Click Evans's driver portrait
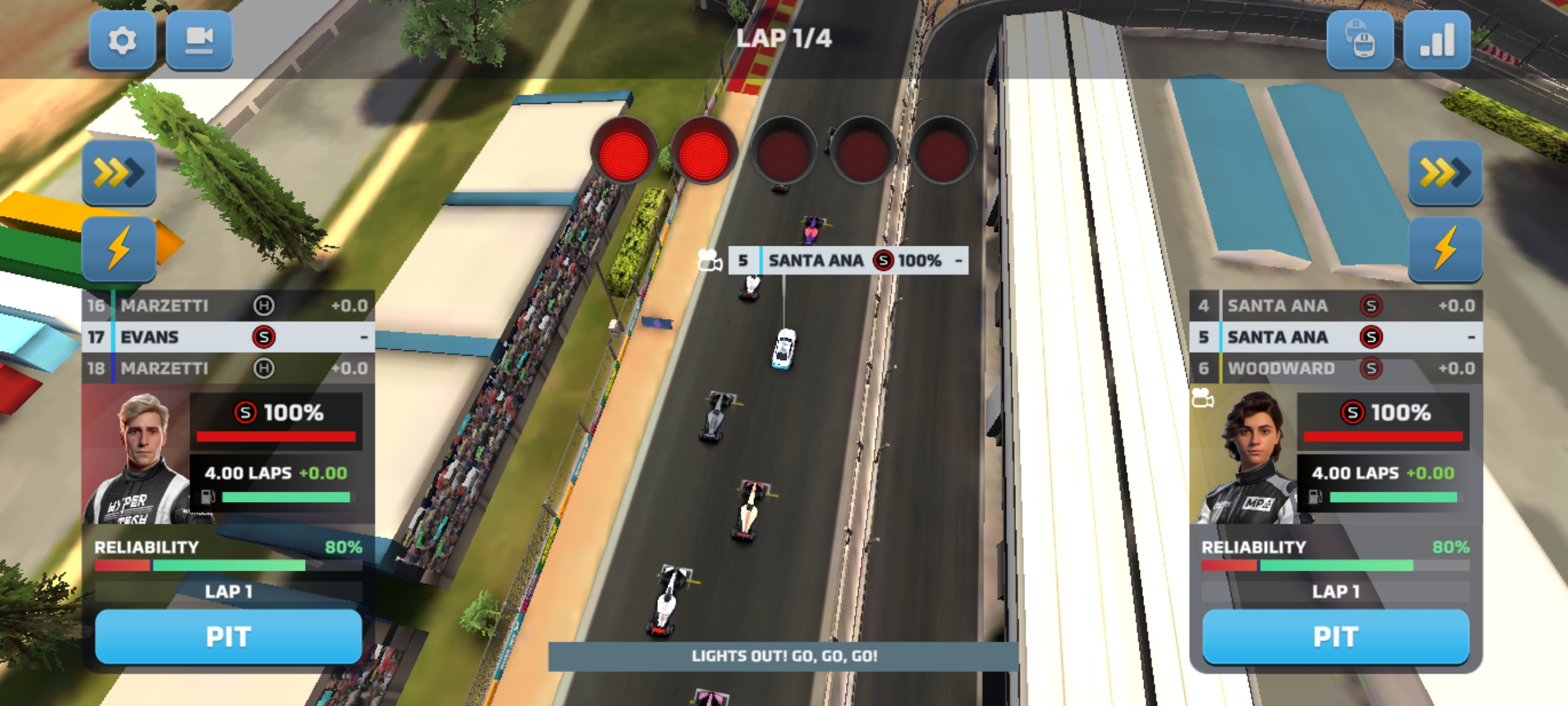Image resolution: width=1568 pixels, height=706 pixels. click(x=139, y=458)
